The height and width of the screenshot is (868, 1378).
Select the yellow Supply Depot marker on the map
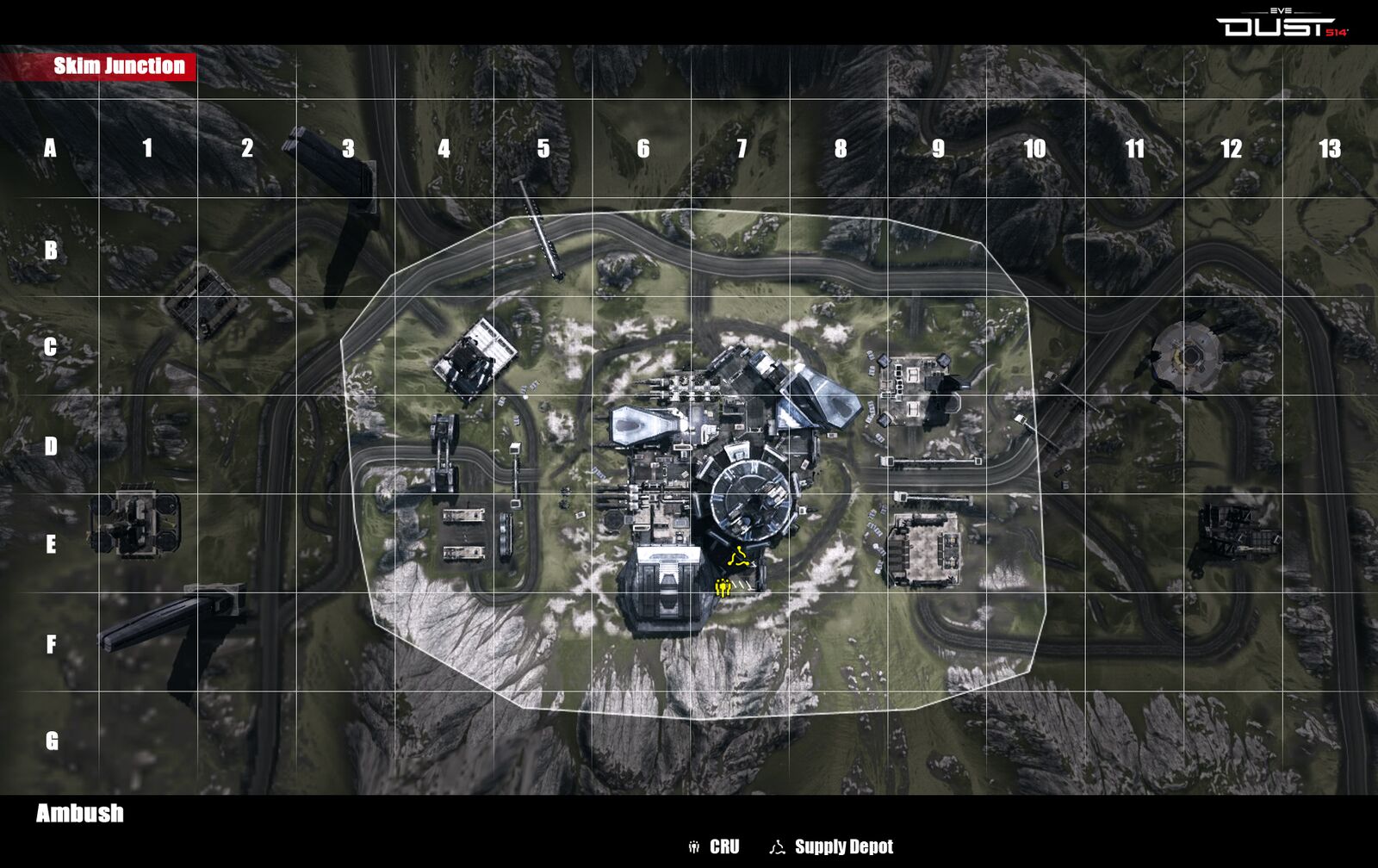[739, 556]
